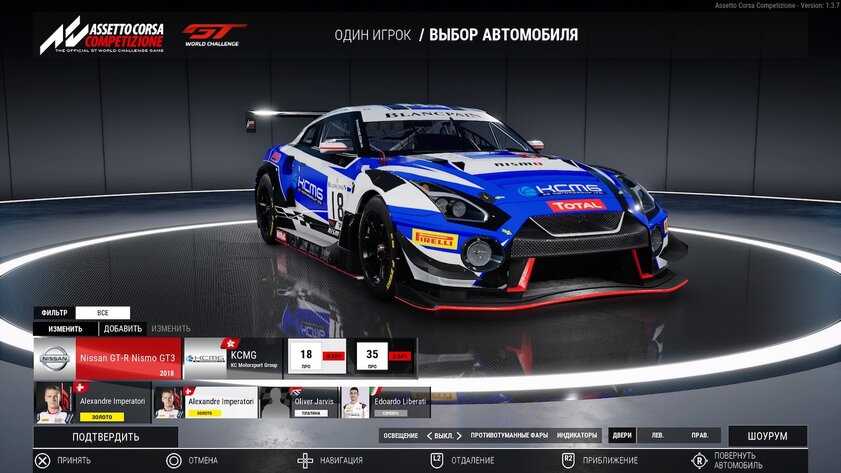The height and width of the screenshot is (473, 841).
Task: Select driver Edoardo Liberati
Action: (386, 402)
